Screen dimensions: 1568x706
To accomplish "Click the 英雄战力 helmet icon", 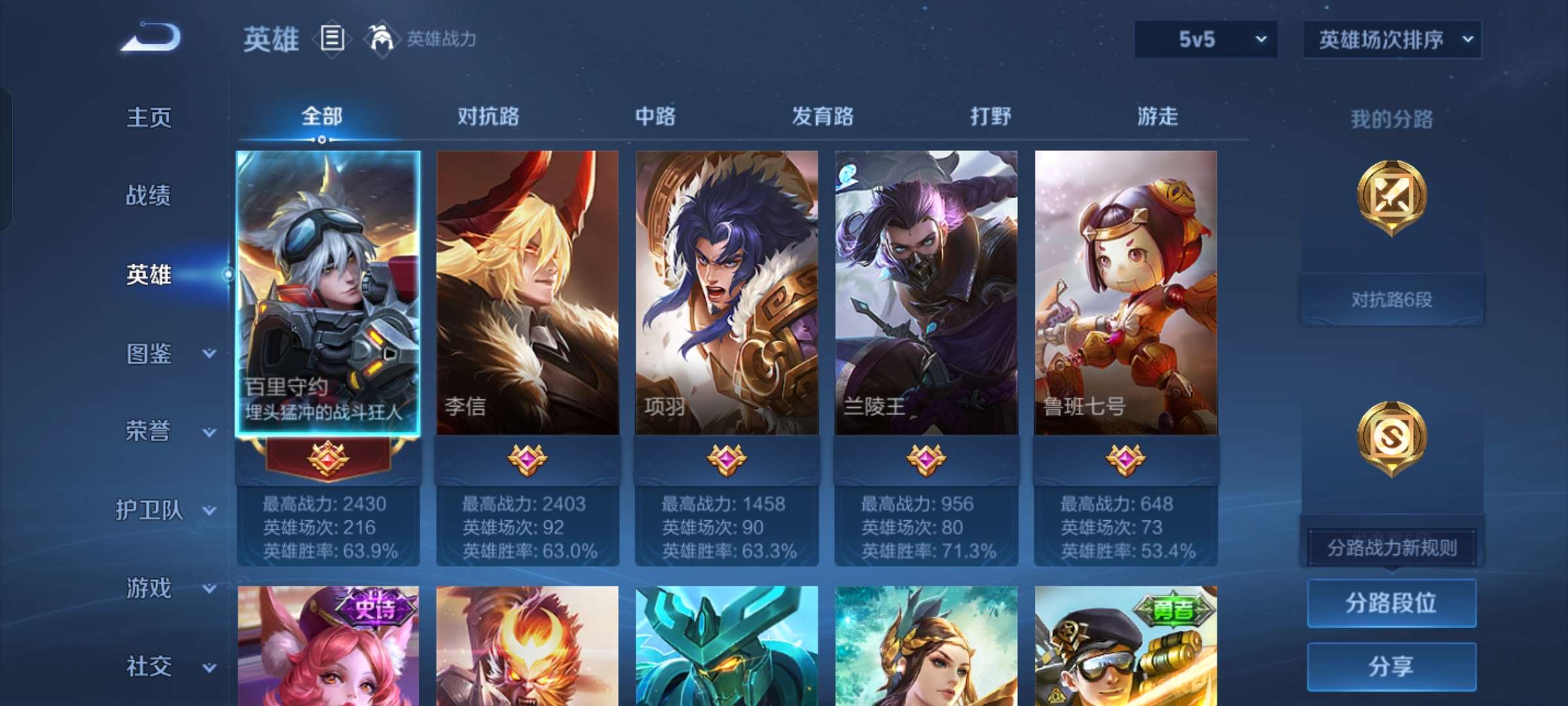I will (380, 38).
